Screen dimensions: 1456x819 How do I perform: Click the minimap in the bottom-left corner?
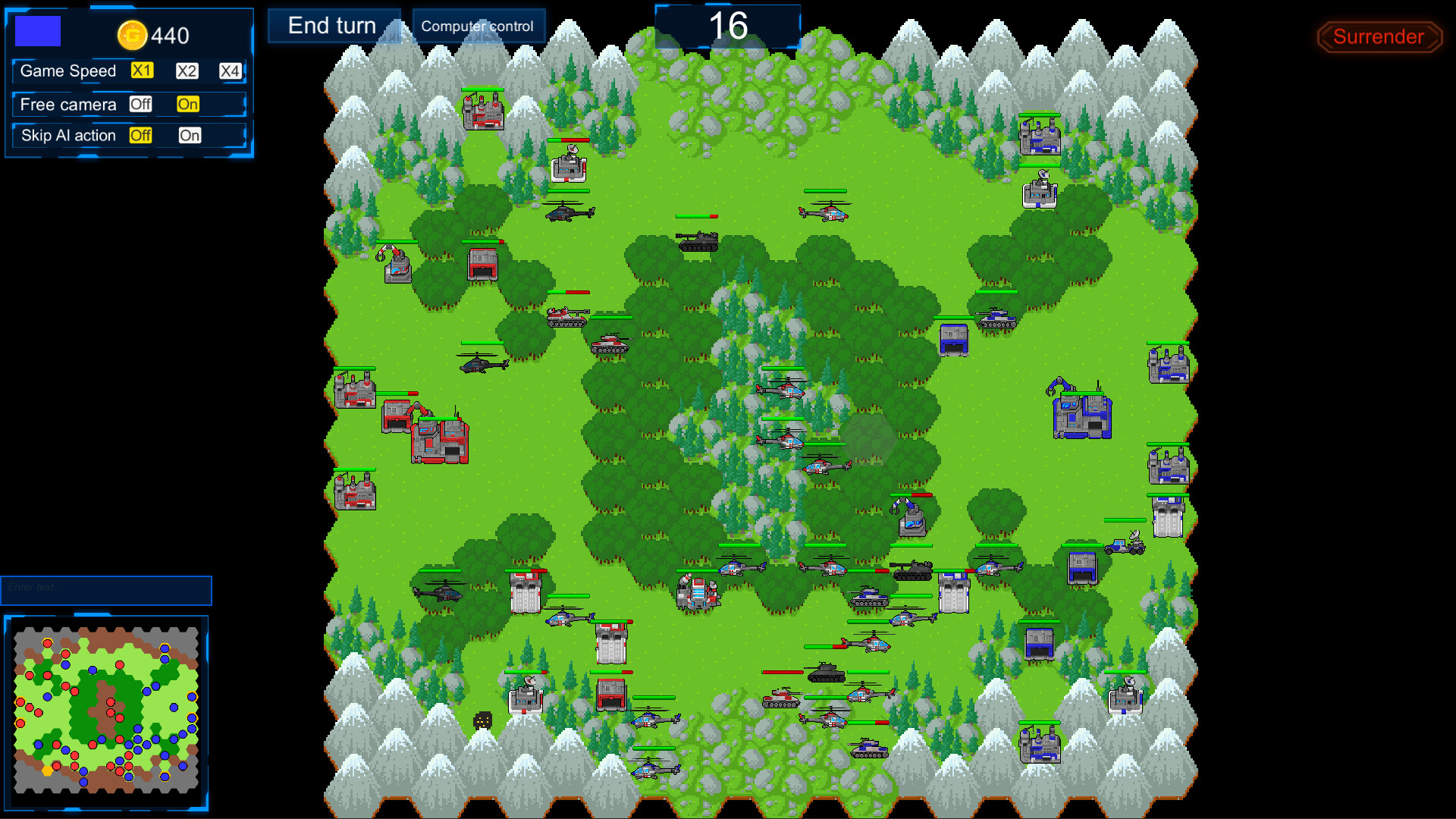pos(106,705)
